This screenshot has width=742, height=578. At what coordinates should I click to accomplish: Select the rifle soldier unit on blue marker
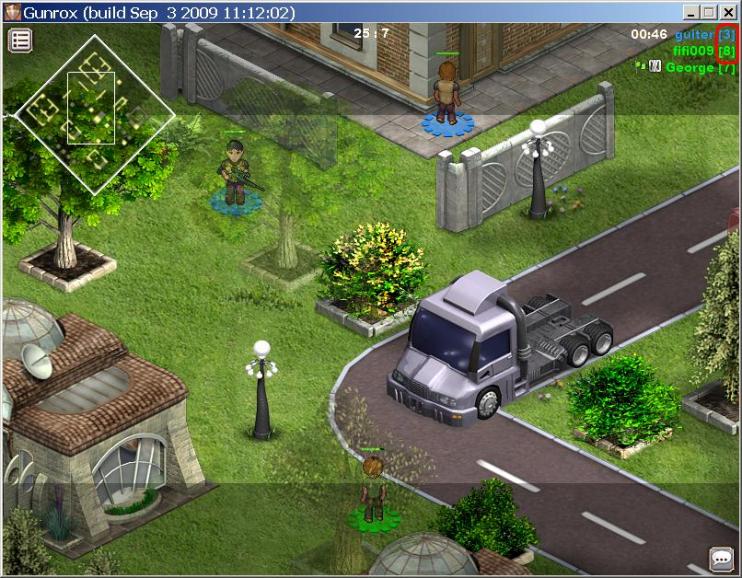point(235,175)
